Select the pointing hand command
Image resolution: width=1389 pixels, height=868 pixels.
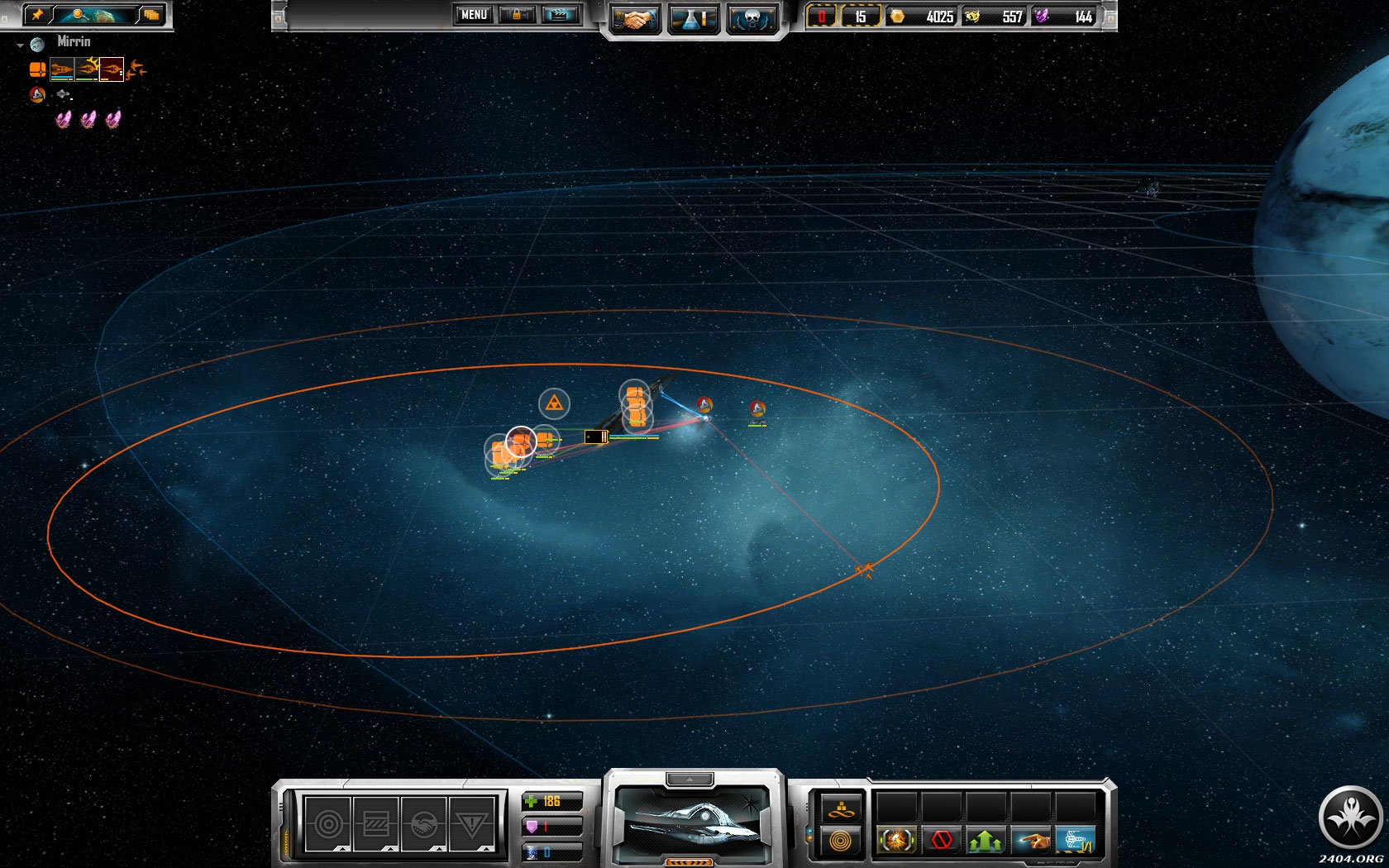1030,841
